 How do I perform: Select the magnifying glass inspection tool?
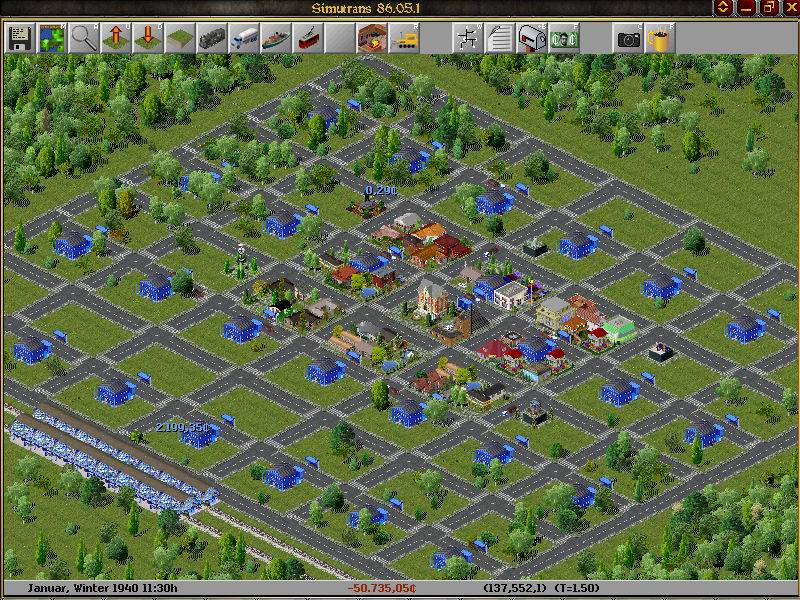click(84, 38)
